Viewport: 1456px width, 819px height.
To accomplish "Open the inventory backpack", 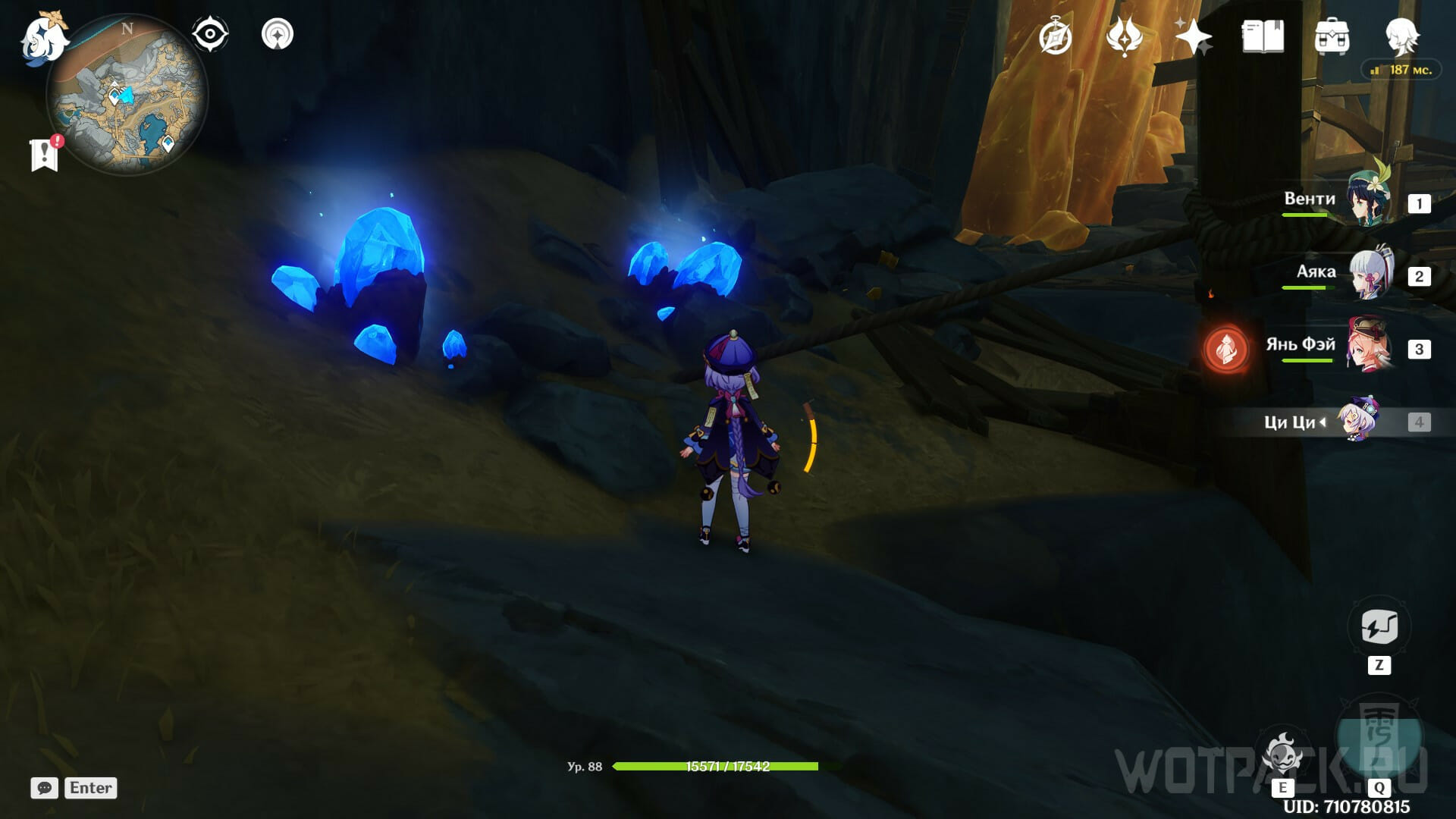I will (1332, 36).
